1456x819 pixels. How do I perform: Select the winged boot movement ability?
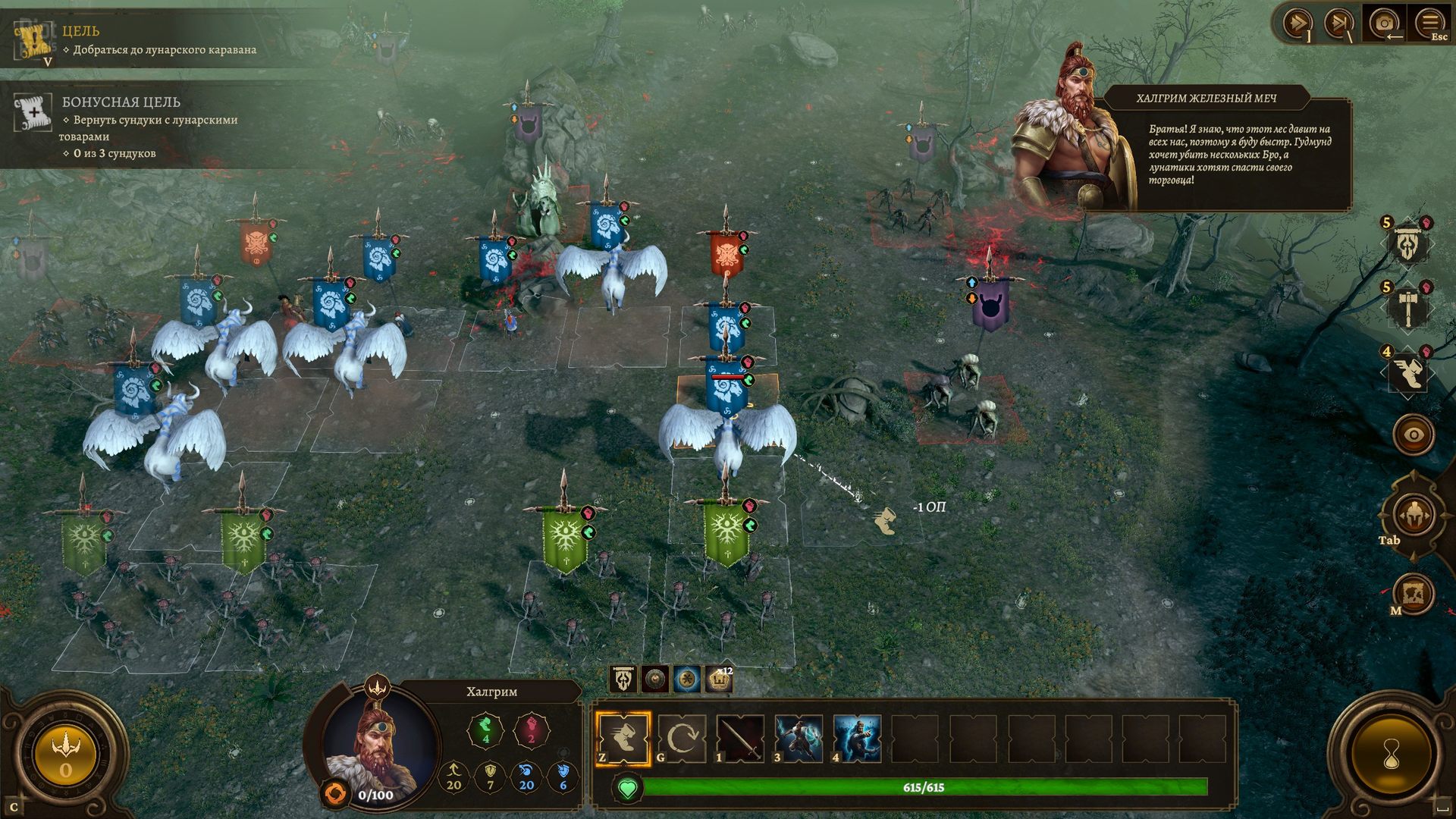coord(623,738)
